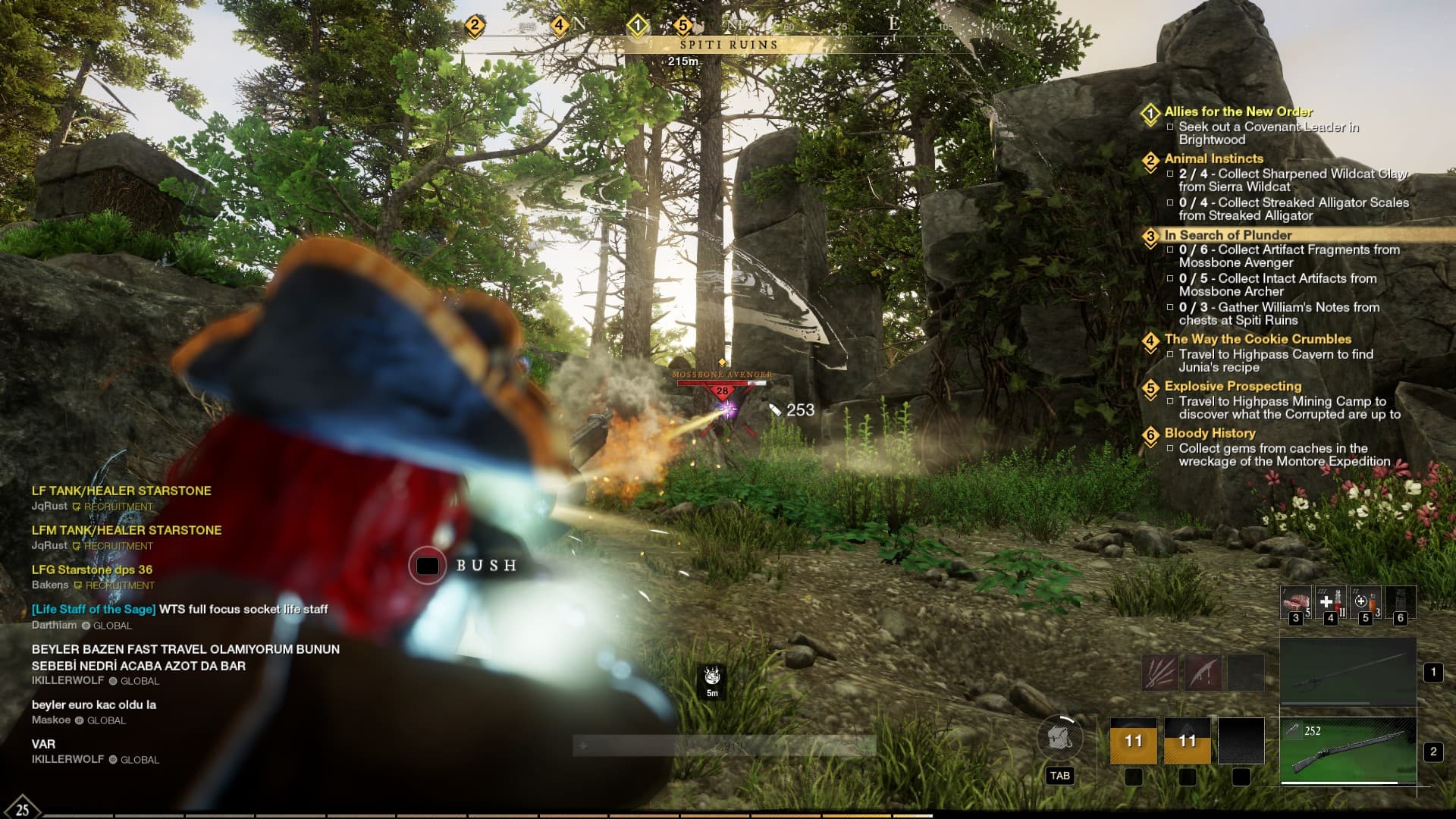Select The Way the Cookie Crumbles quest
1456x819 pixels.
coord(1257,339)
